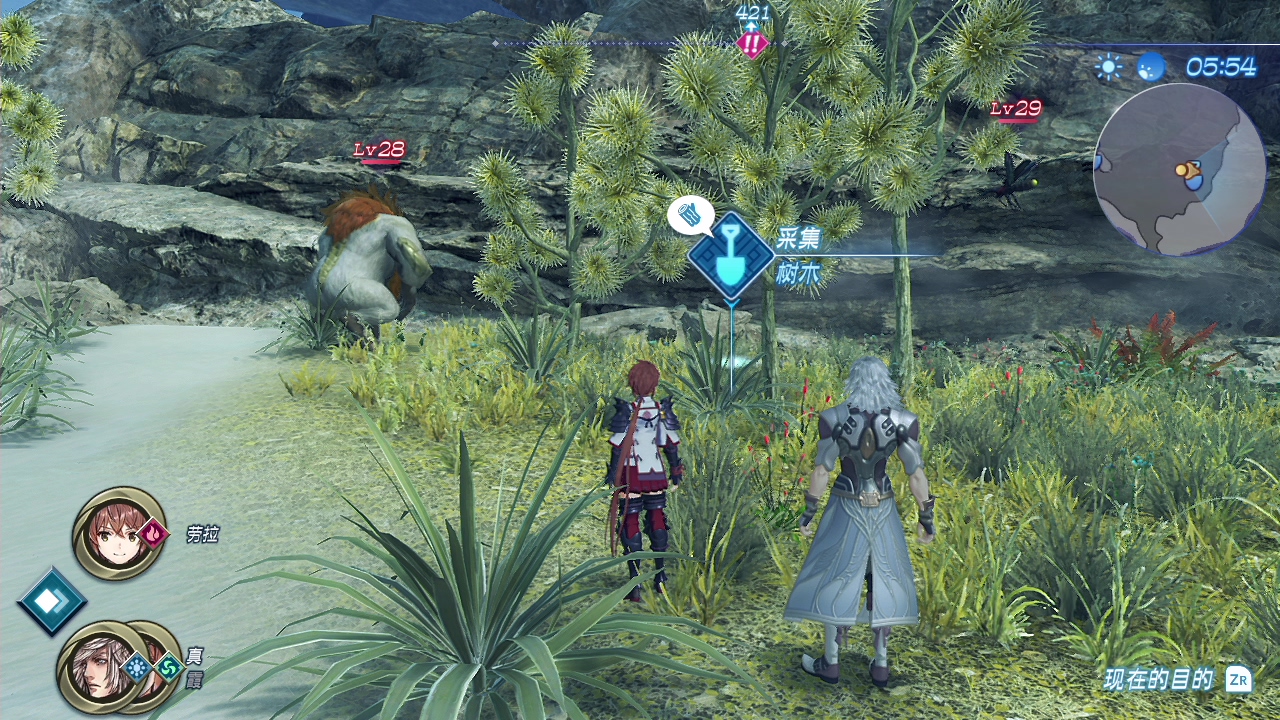Click the sunny weather icon

coord(1108,67)
